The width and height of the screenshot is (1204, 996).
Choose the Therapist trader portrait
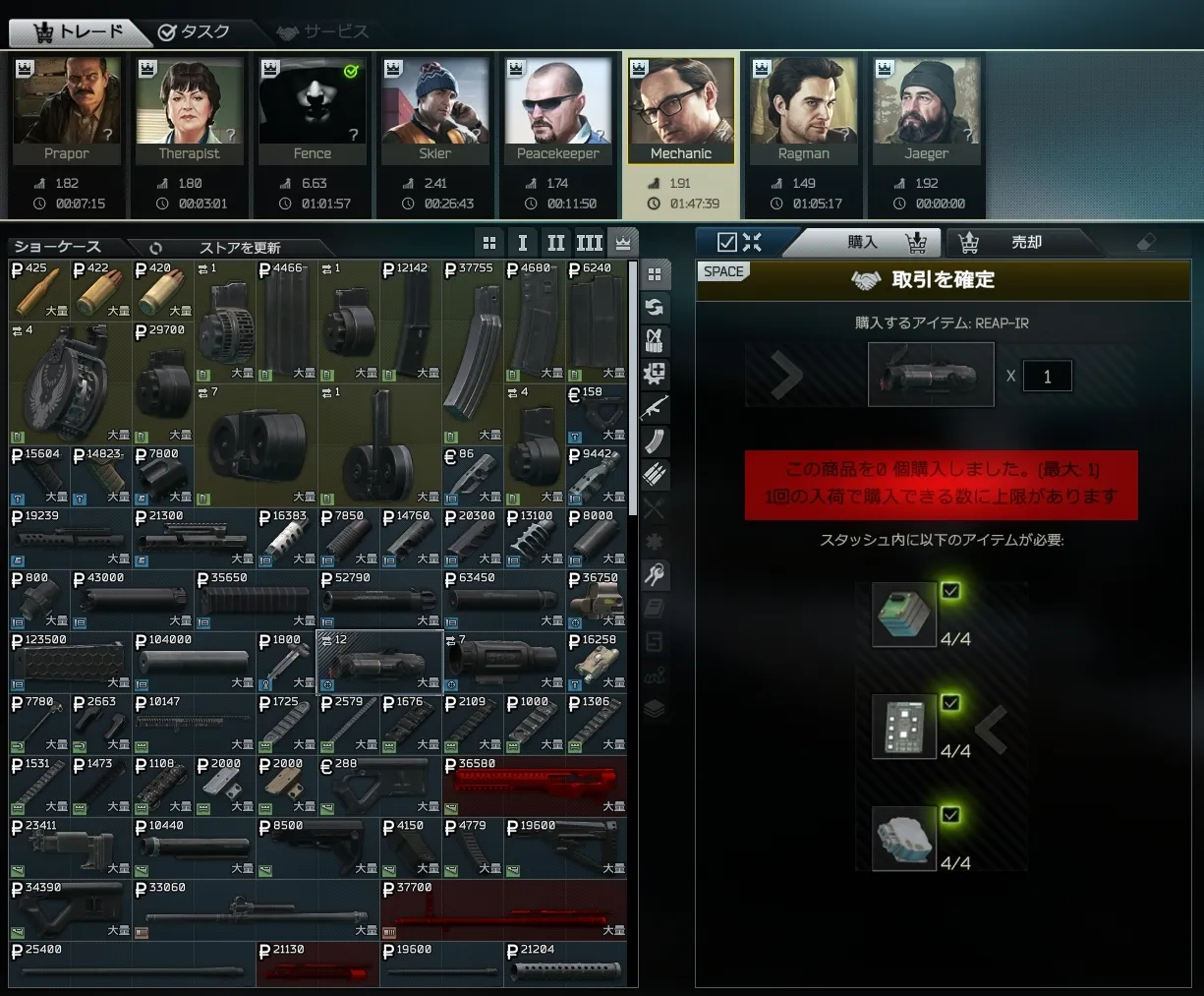(190, 110)
